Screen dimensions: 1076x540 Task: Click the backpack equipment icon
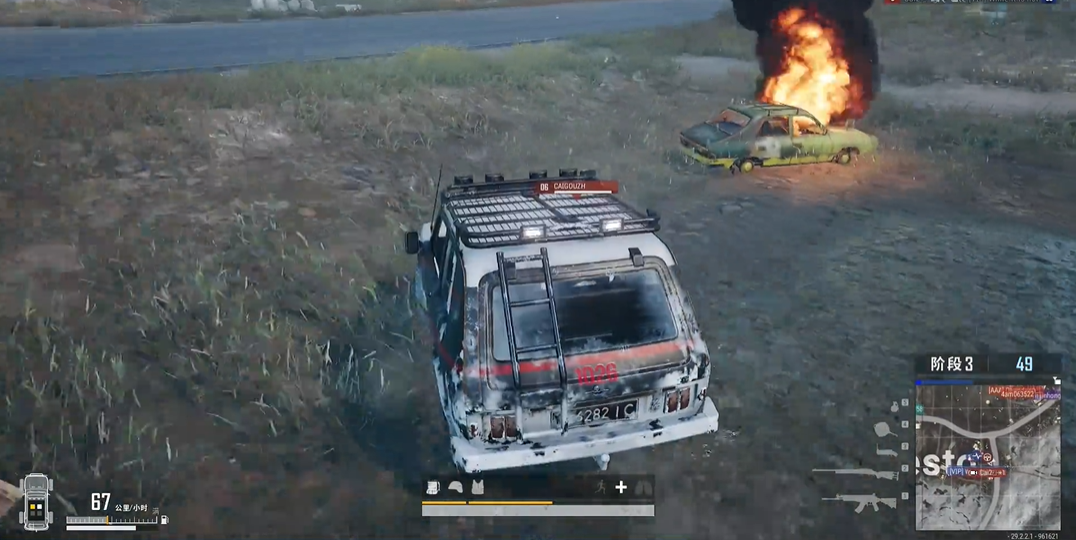coord(433,487)
